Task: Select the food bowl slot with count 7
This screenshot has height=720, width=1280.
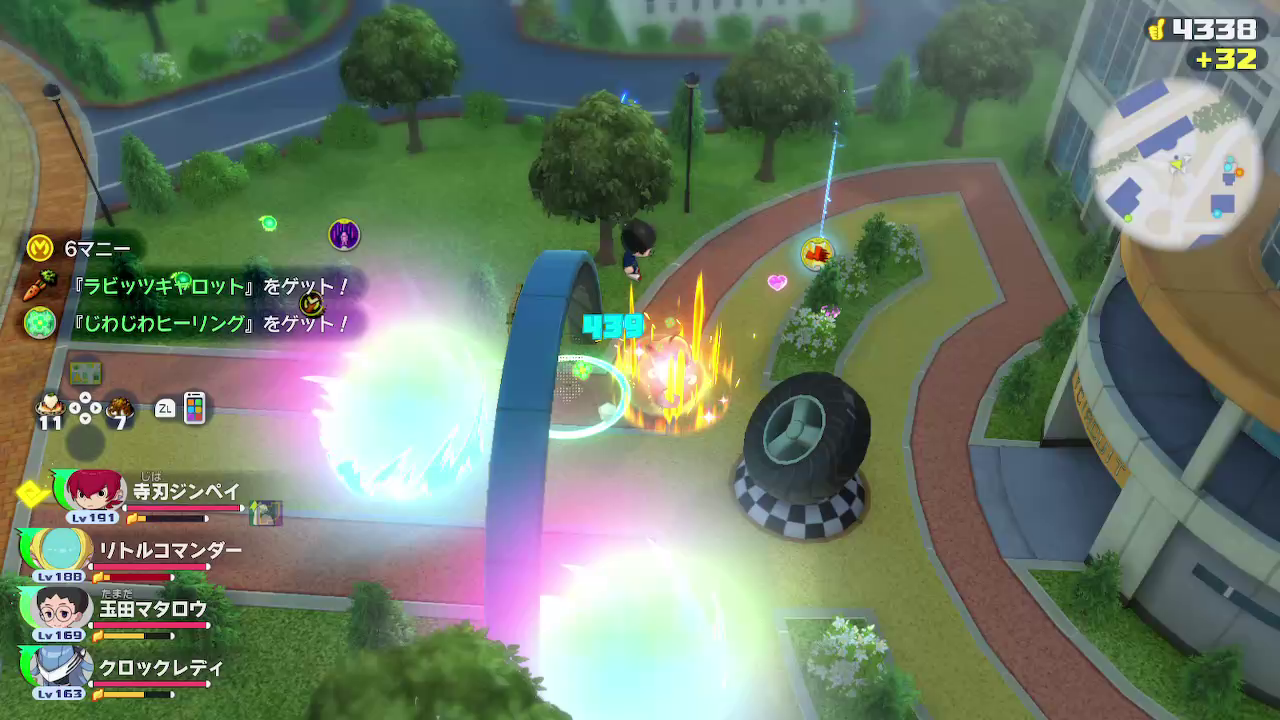Action: (120, 407)
